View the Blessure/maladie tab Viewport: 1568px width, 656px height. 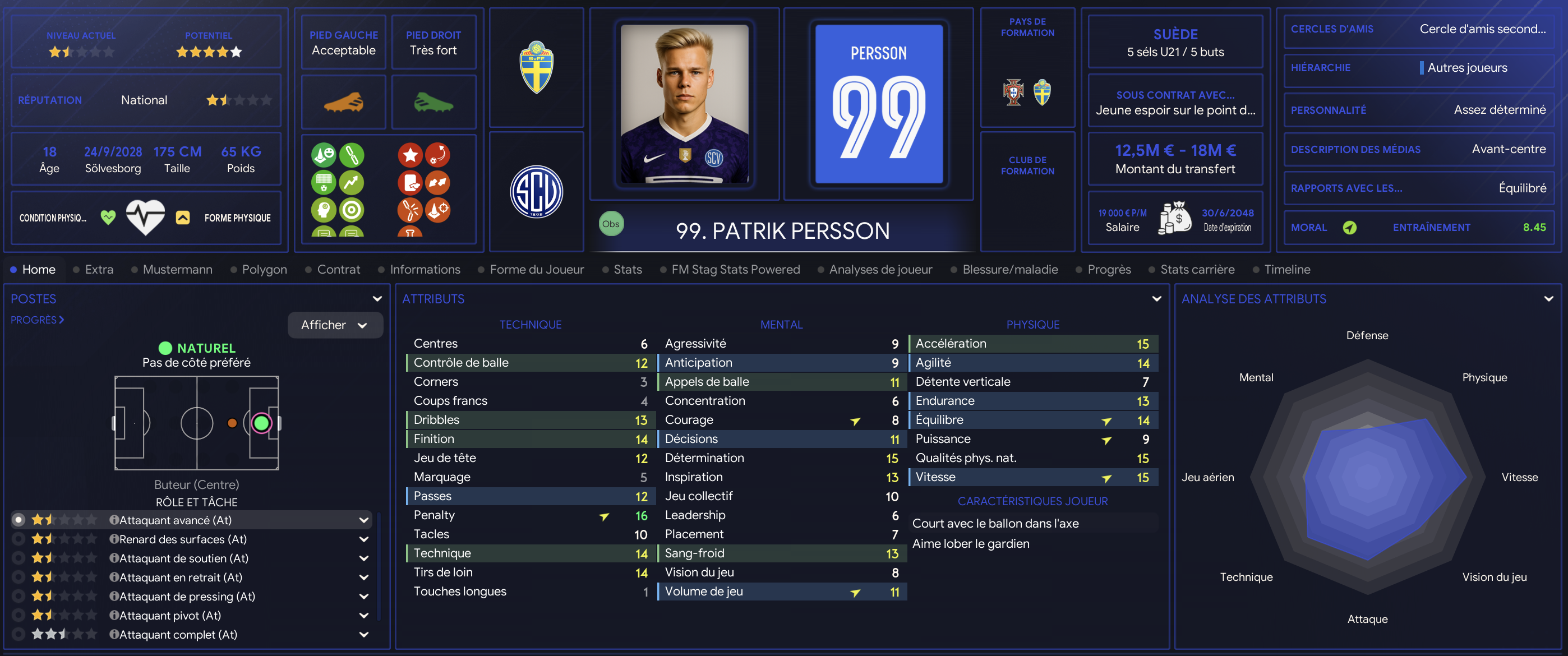(x=1010, y=269)
